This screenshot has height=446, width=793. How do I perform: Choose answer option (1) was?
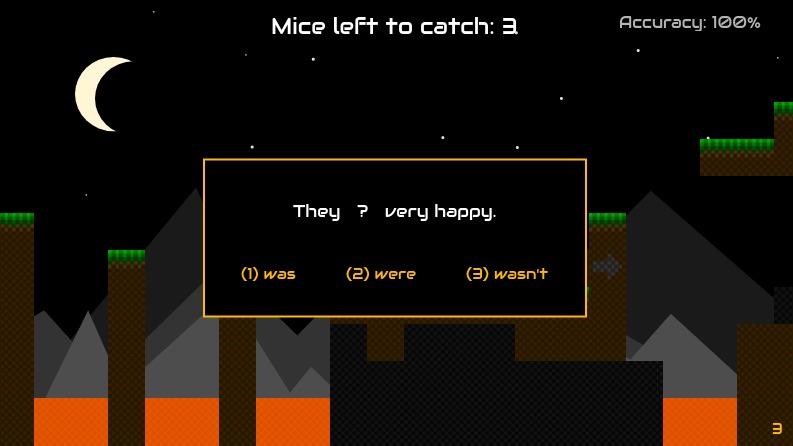point(268,274)
